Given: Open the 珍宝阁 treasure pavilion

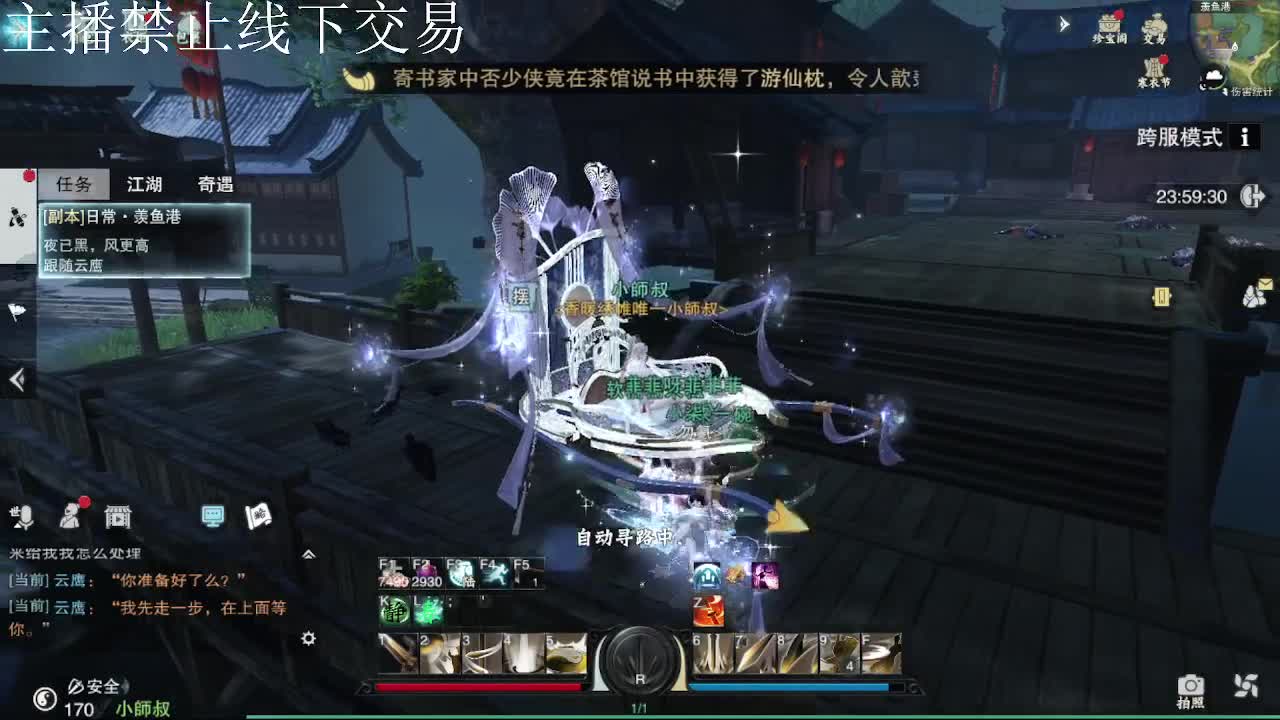Looking at the screenshot, I should [x=1108, y=23].
